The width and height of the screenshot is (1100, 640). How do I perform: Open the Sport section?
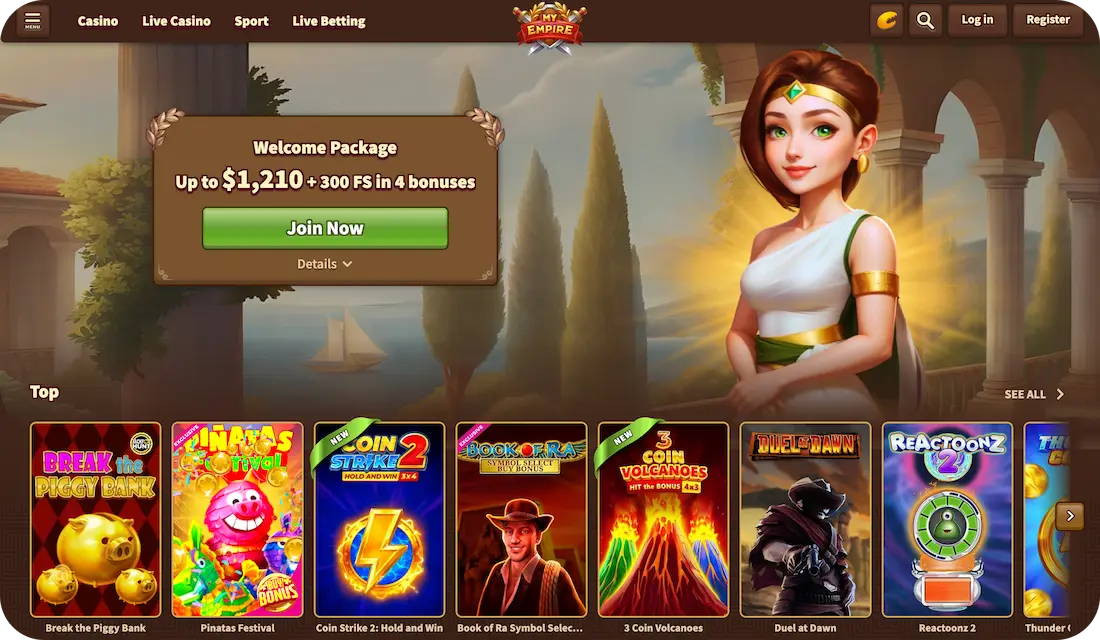[251, 21]
